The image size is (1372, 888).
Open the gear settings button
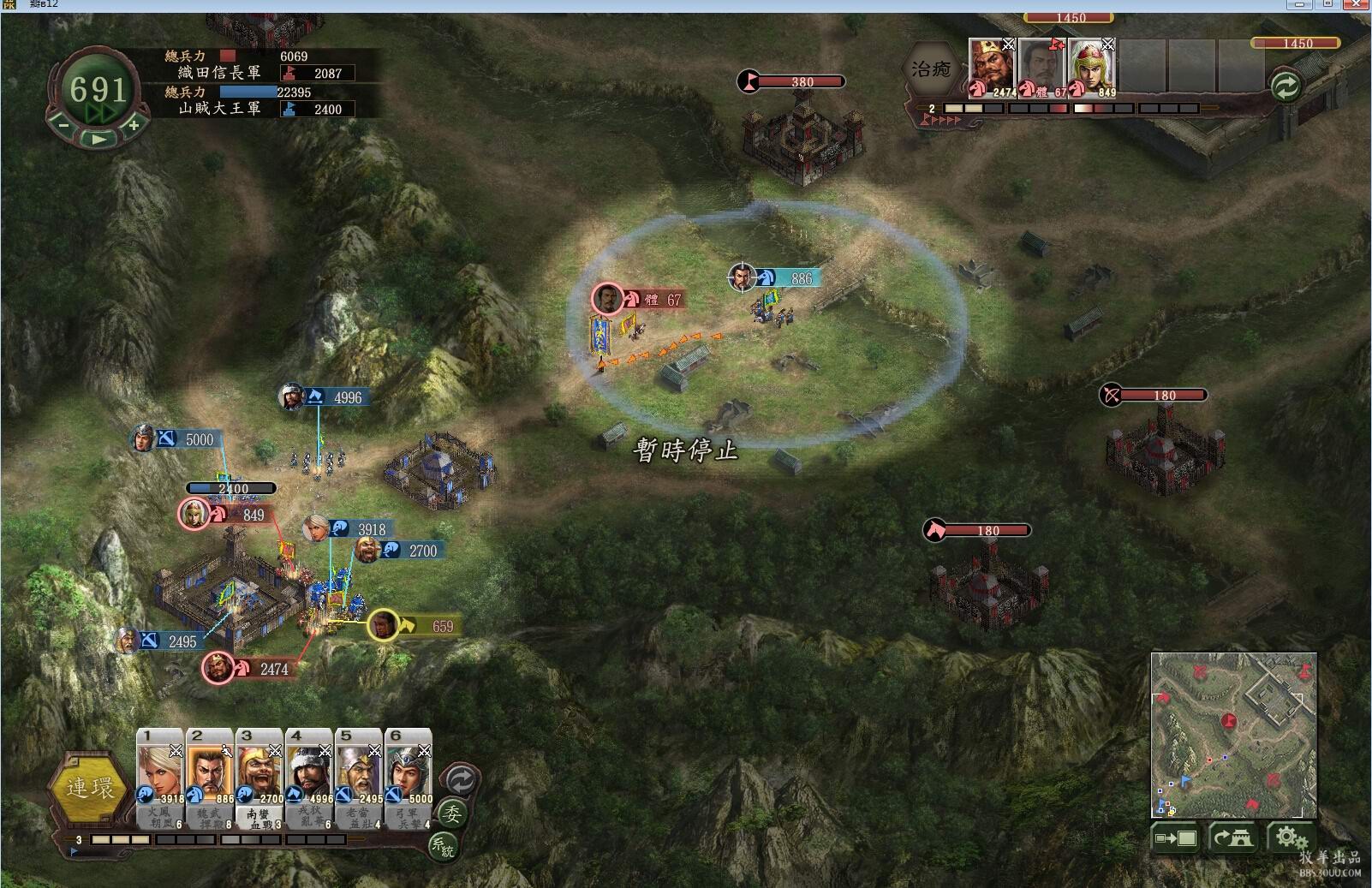coord(1289,838)
